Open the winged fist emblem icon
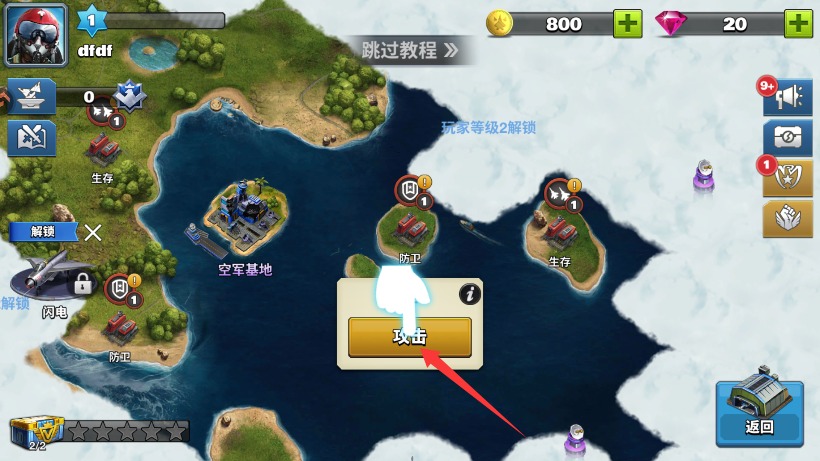Viewport: 820px width, 461px height. (x=787, y=219)
